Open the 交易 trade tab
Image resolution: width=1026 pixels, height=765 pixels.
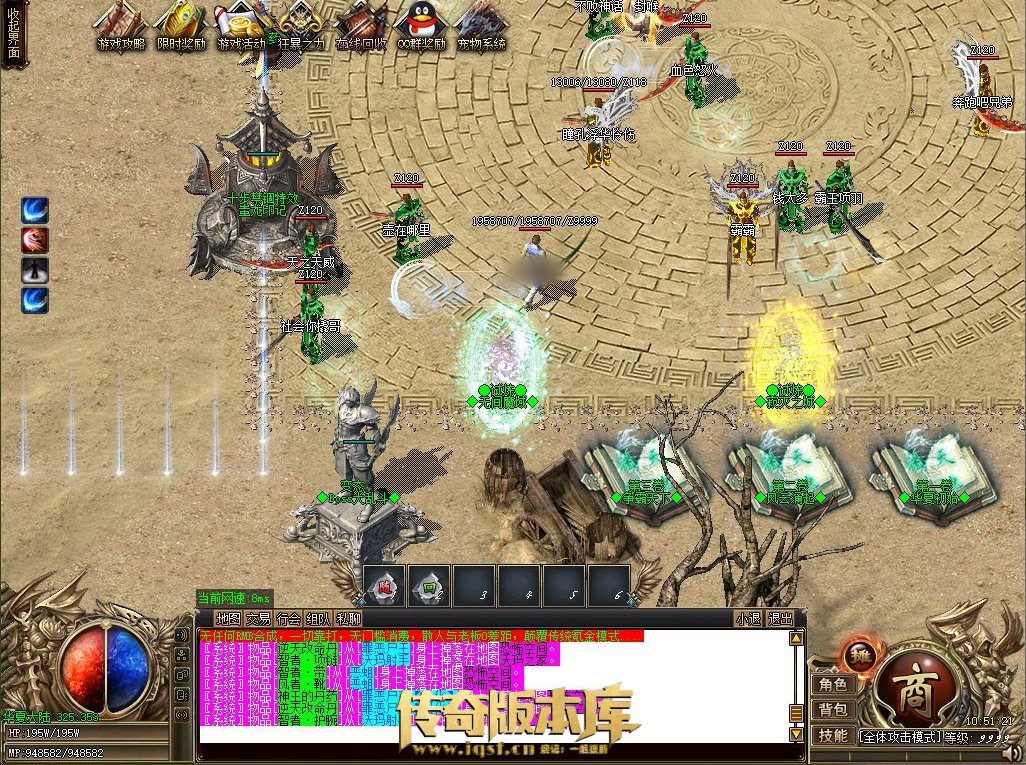259,618
